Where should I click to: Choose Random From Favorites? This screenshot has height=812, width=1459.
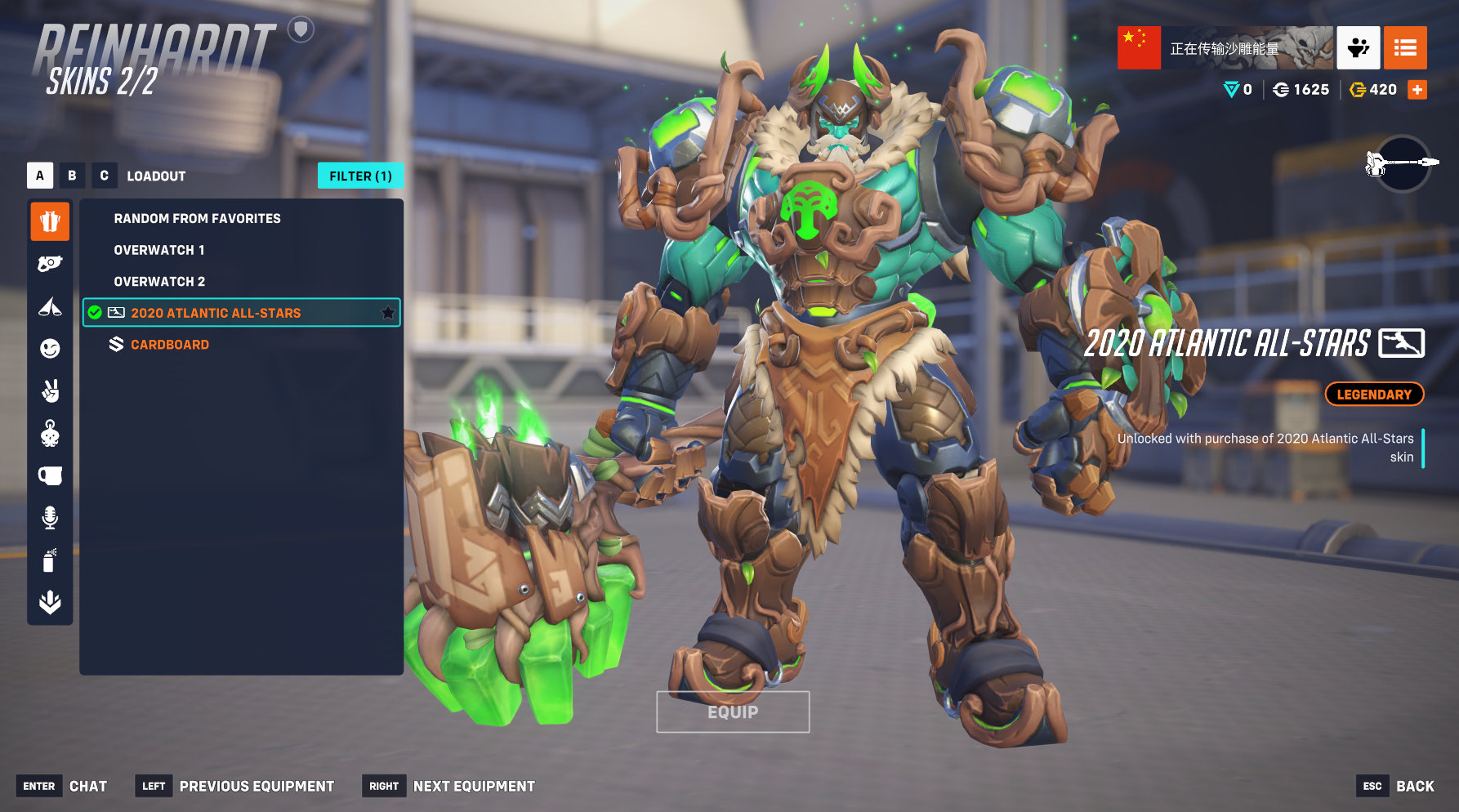197,219
